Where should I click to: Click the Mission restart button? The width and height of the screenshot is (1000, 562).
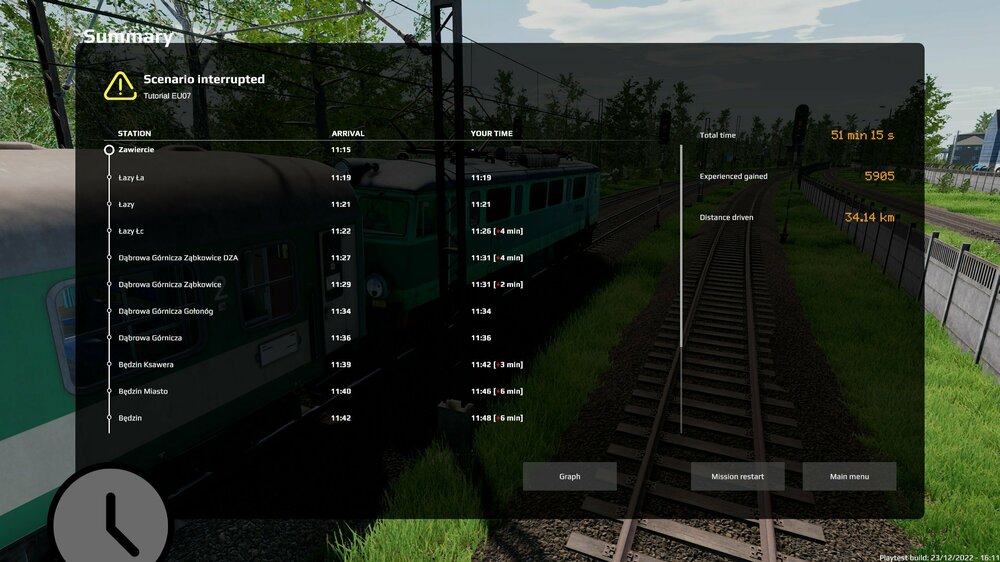point(737,476)
